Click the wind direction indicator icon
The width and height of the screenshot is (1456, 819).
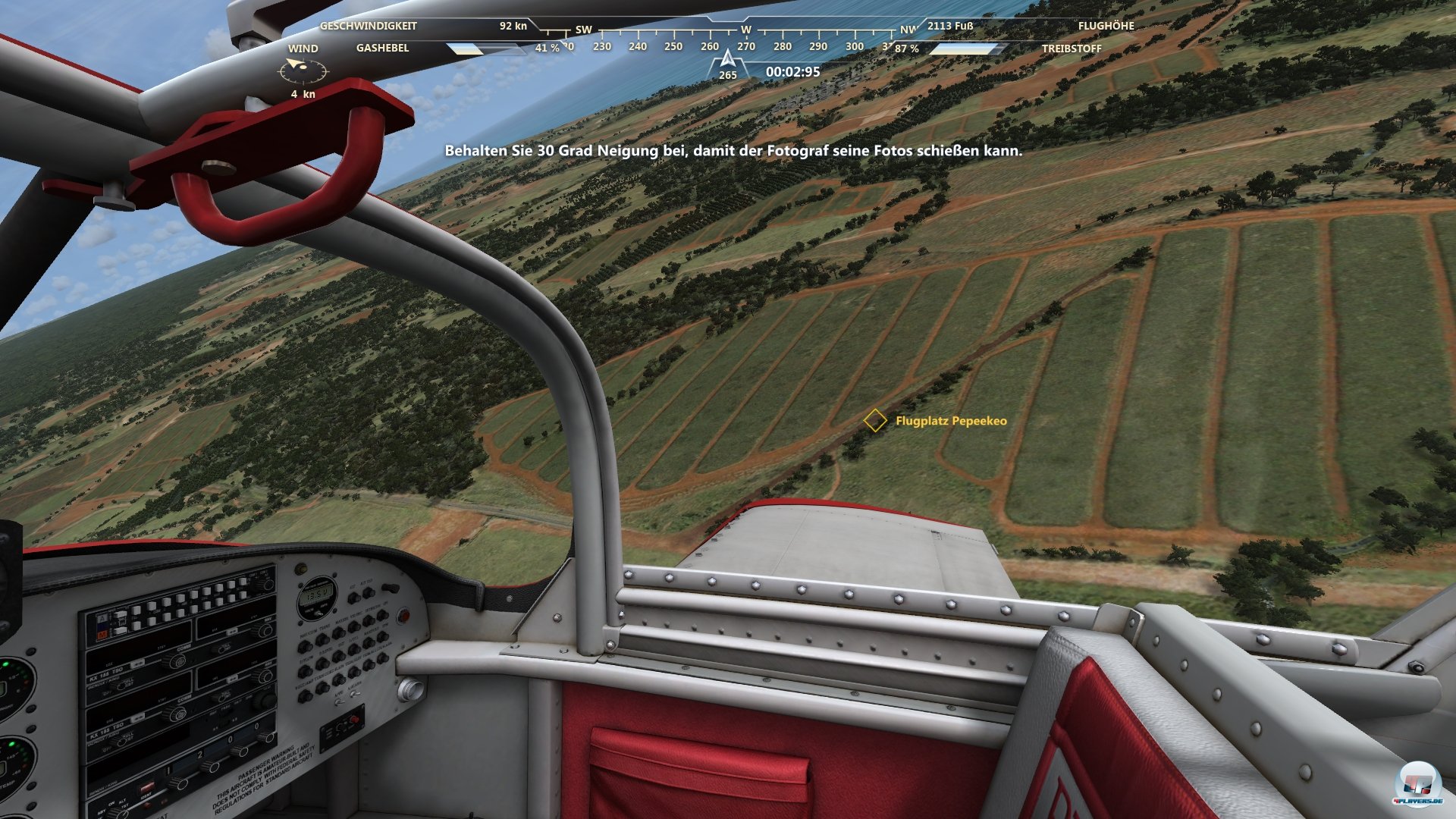[305, 71]
